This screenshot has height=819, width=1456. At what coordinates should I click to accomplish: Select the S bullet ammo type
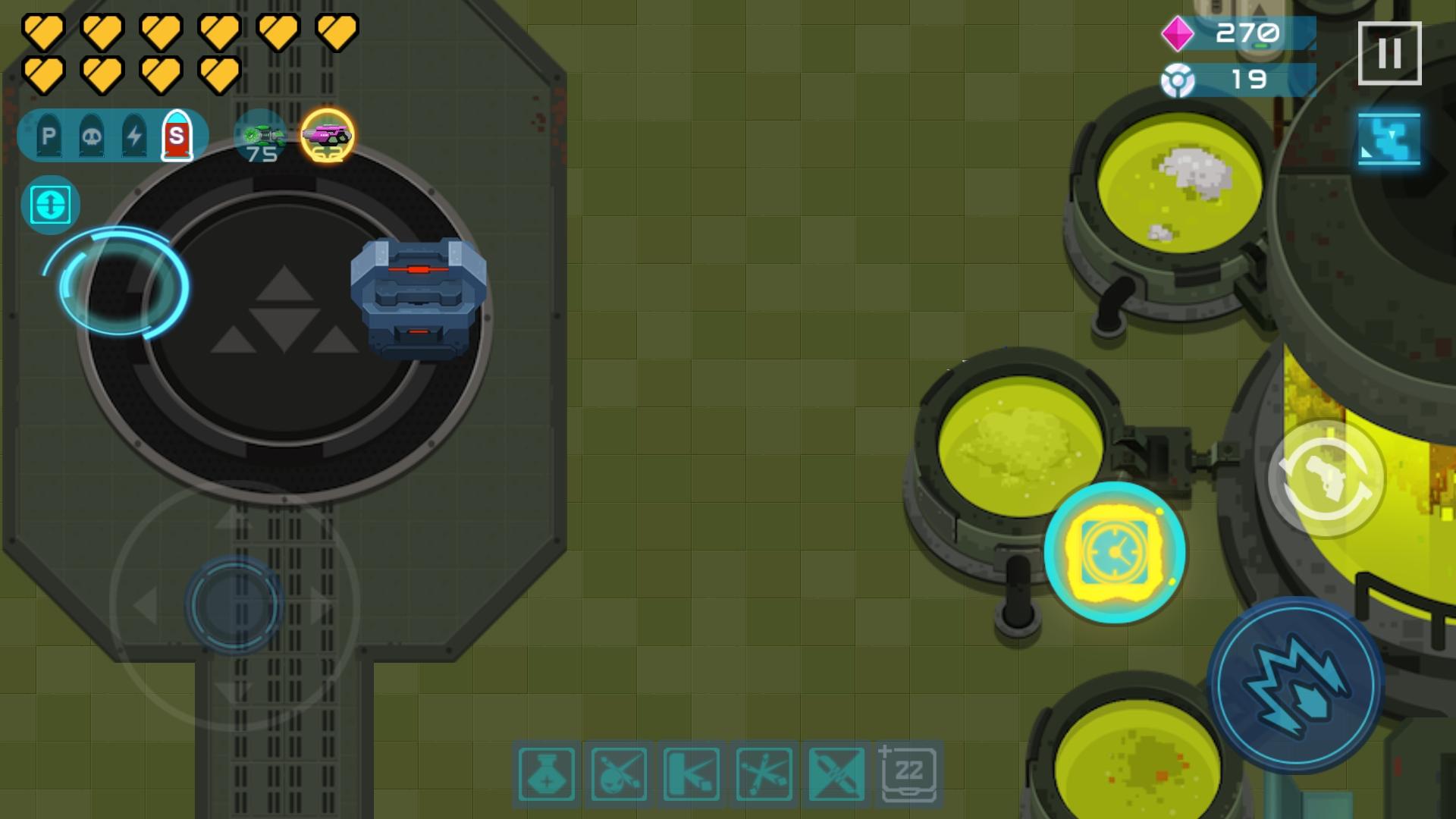click(178, 136)
